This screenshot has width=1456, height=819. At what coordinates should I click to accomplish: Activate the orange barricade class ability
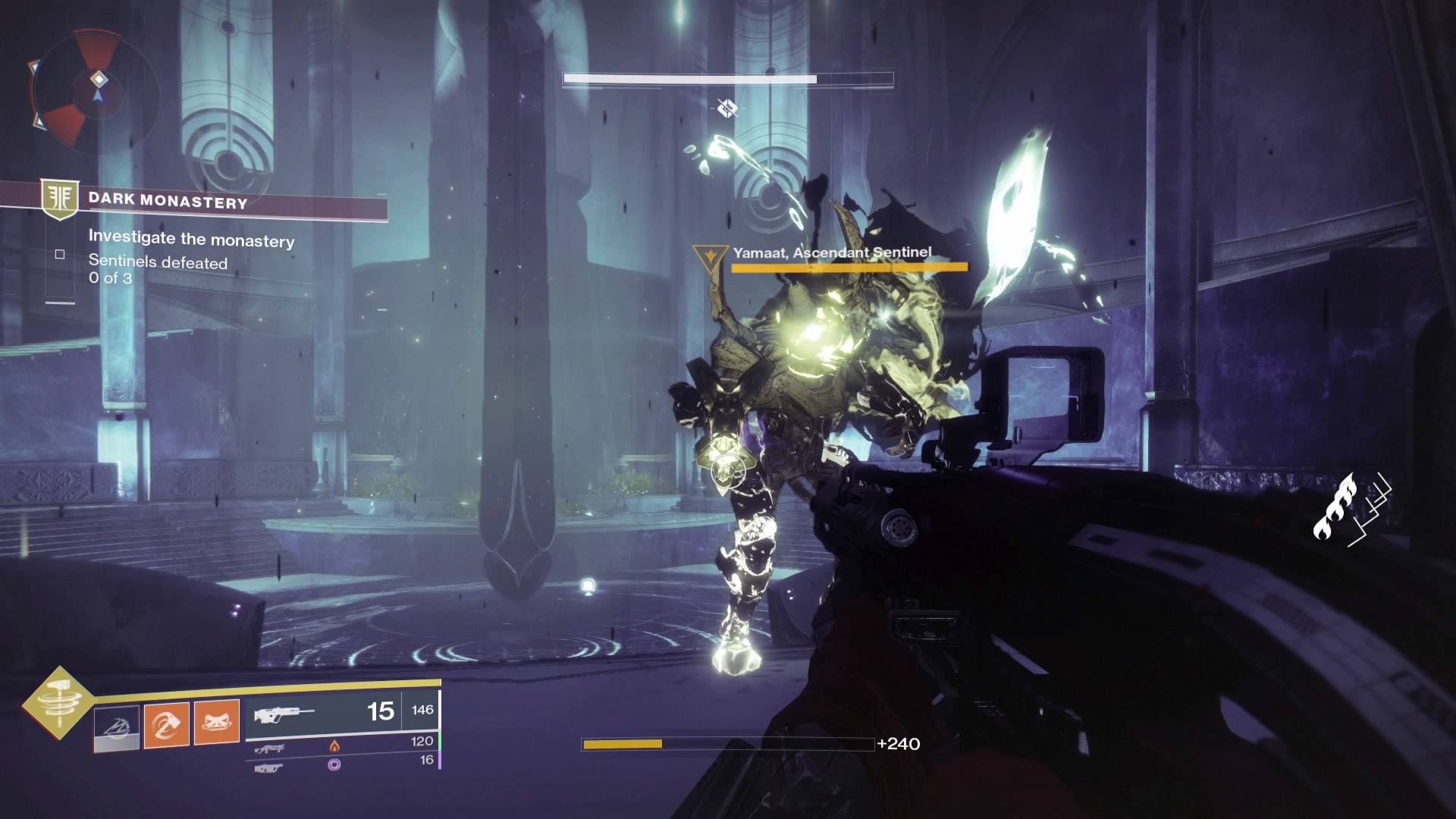pos(217,723)
